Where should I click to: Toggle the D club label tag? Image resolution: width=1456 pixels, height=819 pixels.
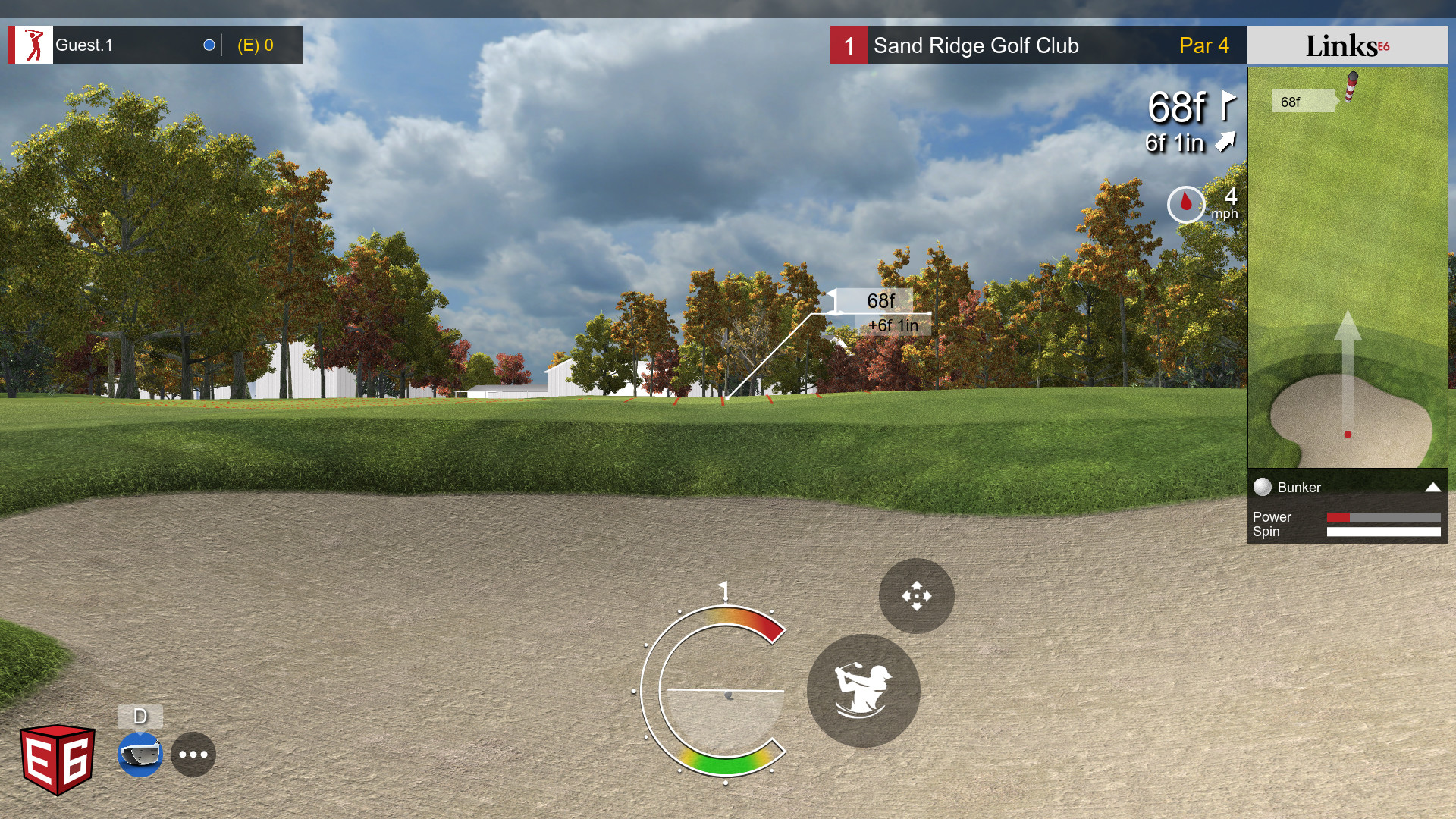click(x=140, y=715)
